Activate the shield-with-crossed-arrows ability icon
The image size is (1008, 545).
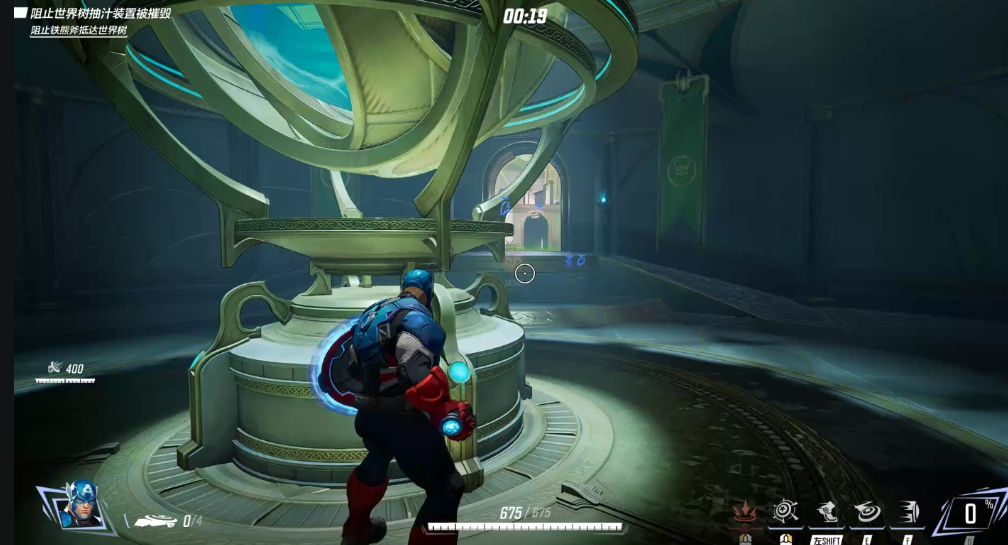785,513
